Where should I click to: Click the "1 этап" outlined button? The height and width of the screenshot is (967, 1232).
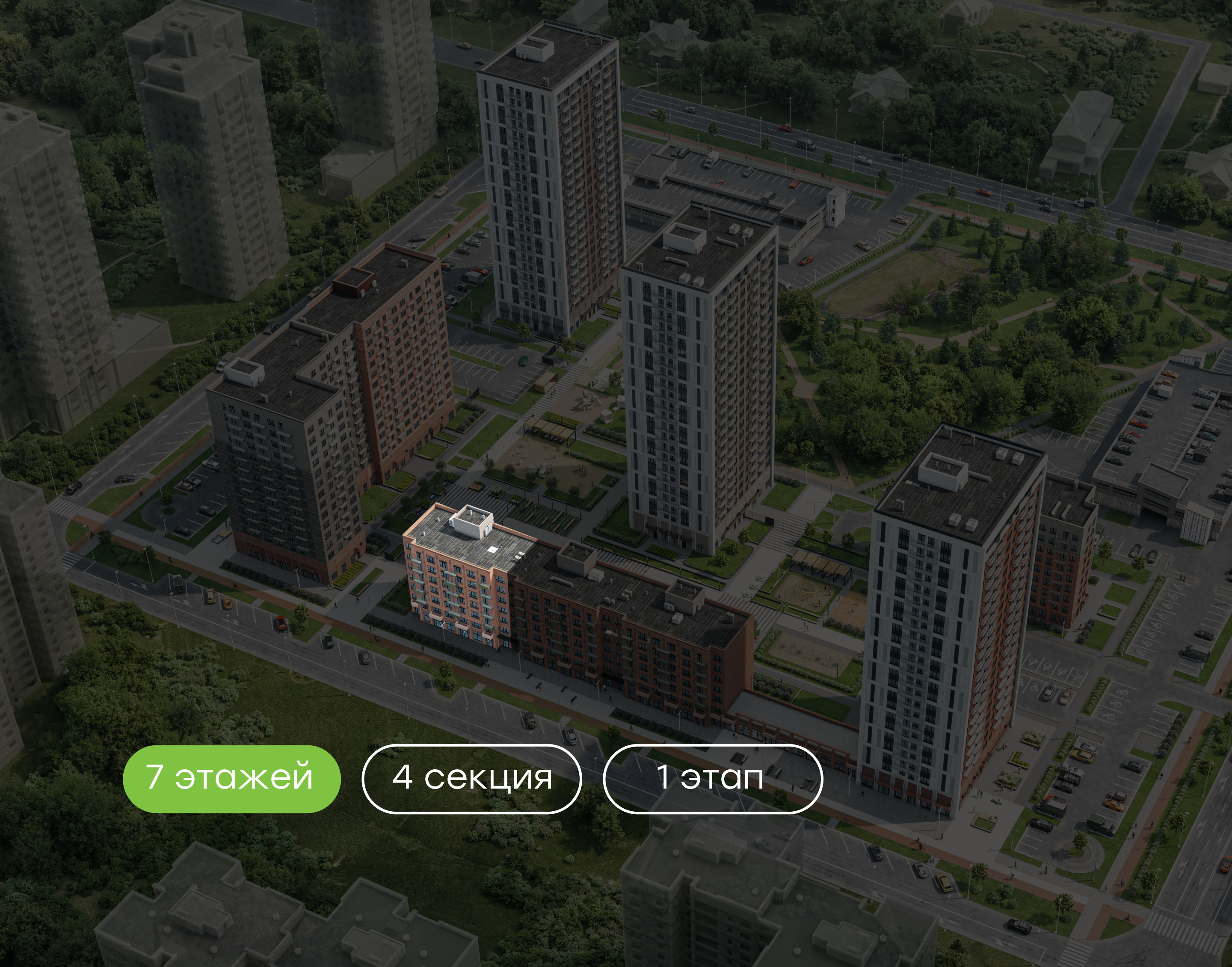(713, 778)
